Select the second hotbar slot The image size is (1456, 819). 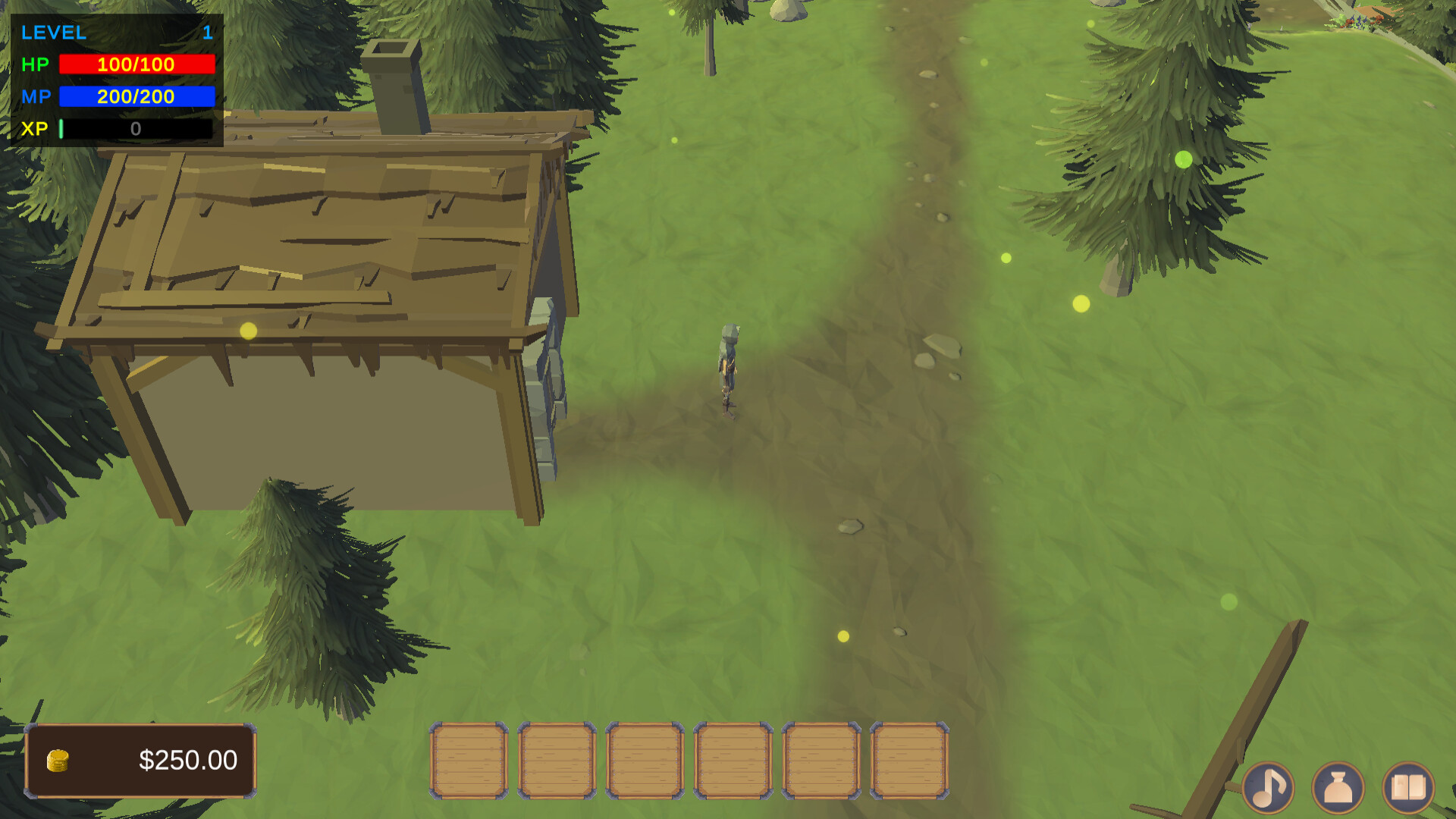coord(556,760)
